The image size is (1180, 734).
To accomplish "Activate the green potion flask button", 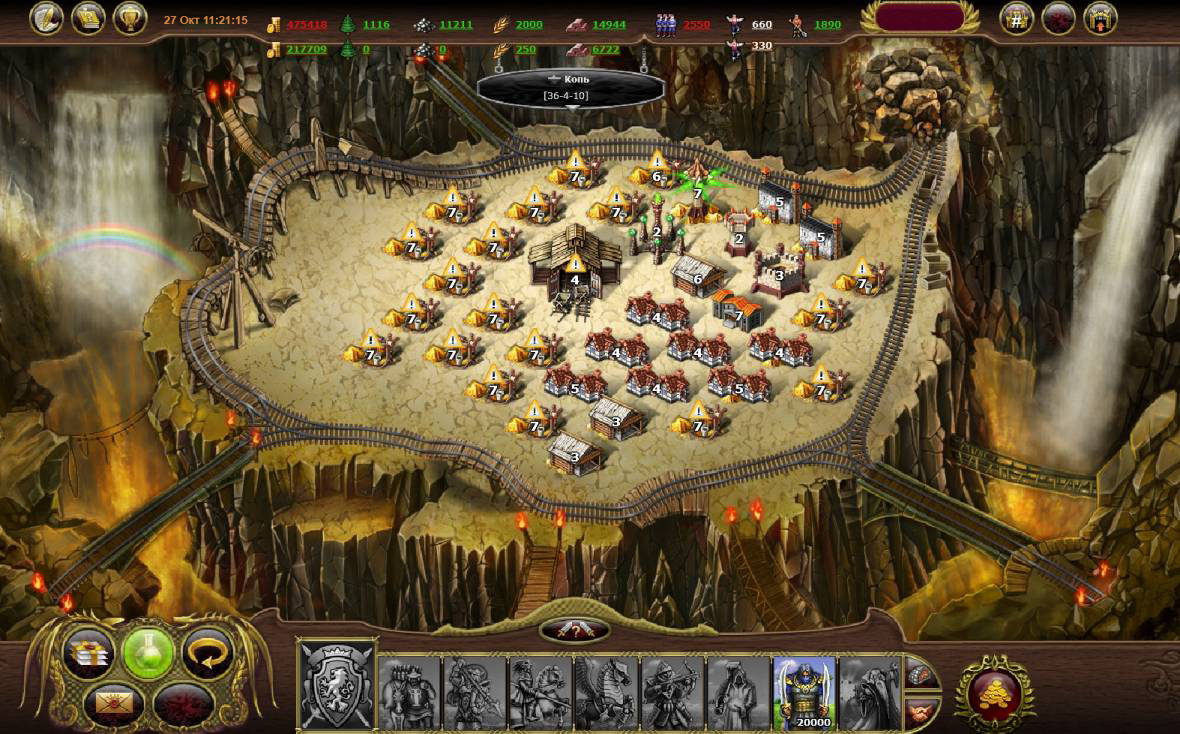I will 148,654.
